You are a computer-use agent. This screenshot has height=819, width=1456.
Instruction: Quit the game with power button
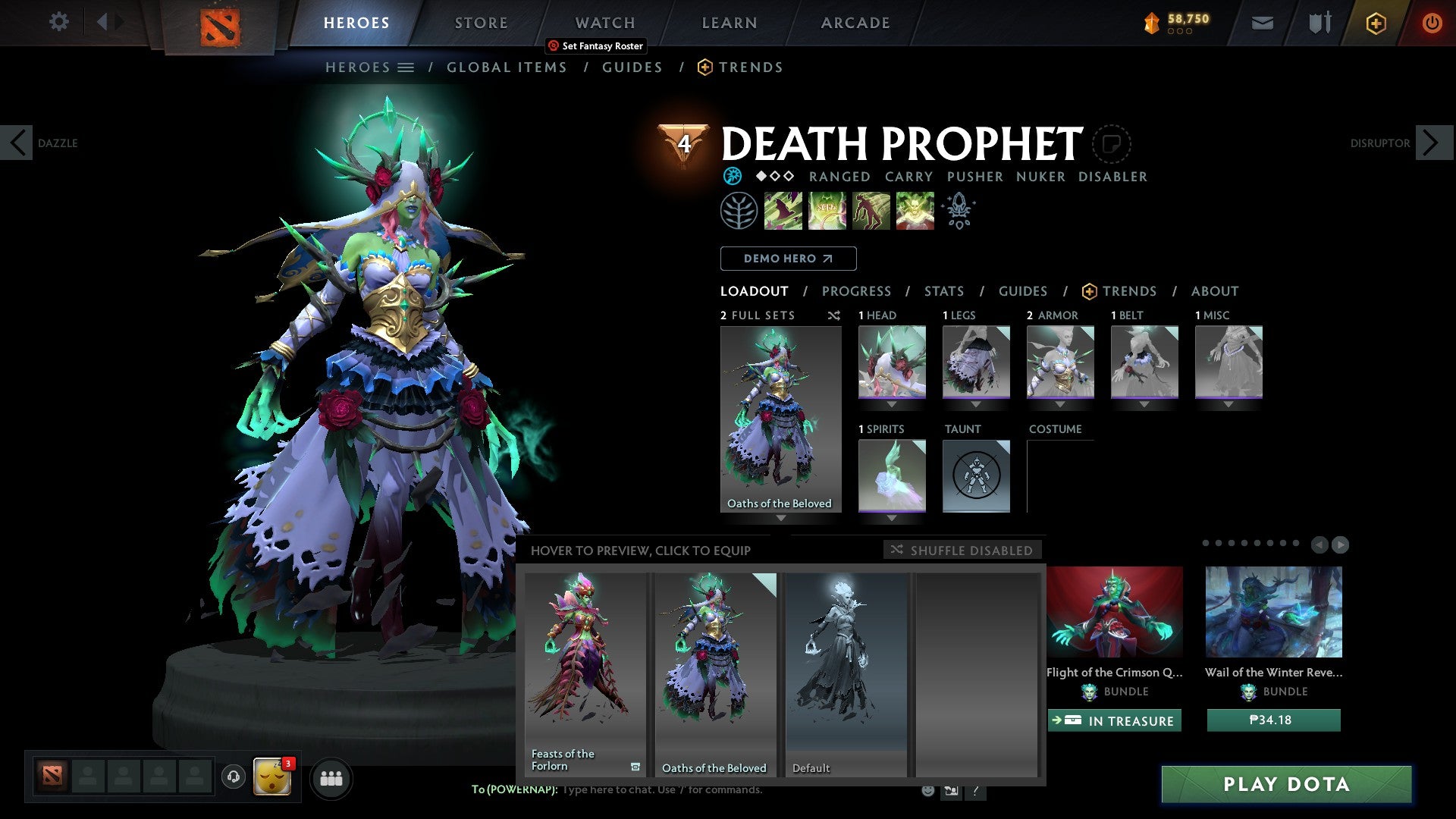tap(1432, 23)
